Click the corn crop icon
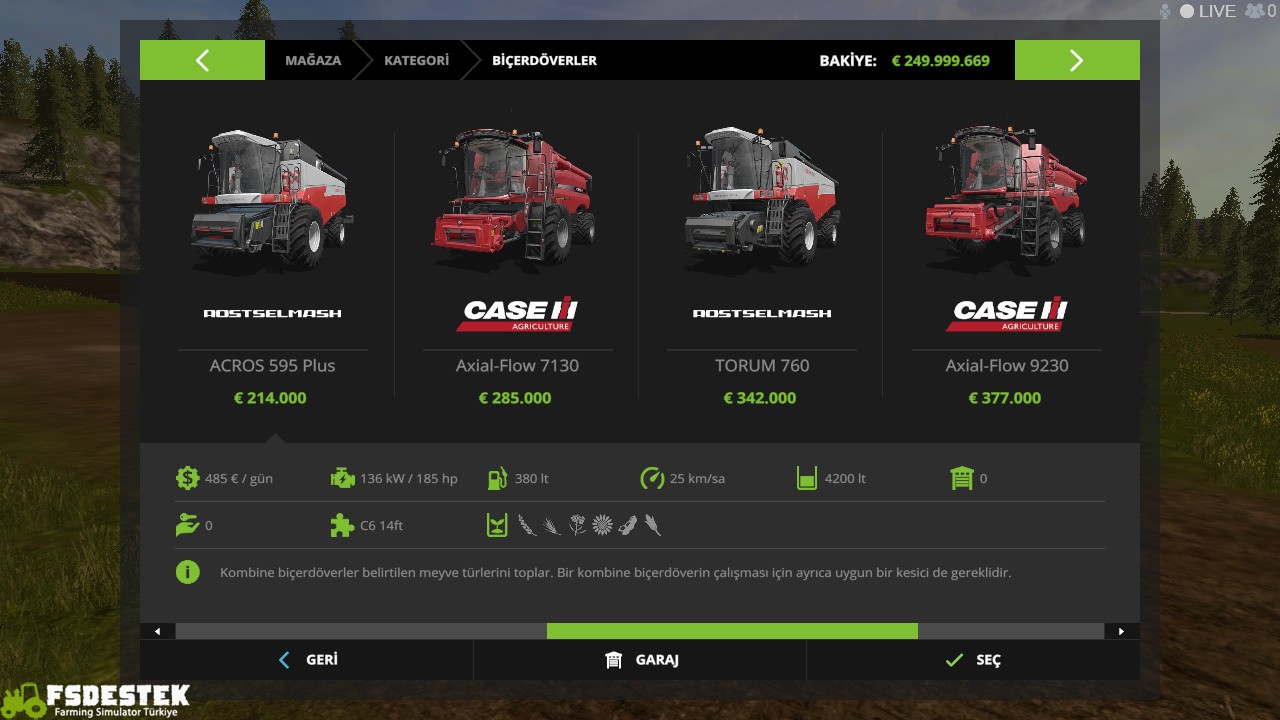The width and height of the screenshot is (1280, 720). pos(653,524)
